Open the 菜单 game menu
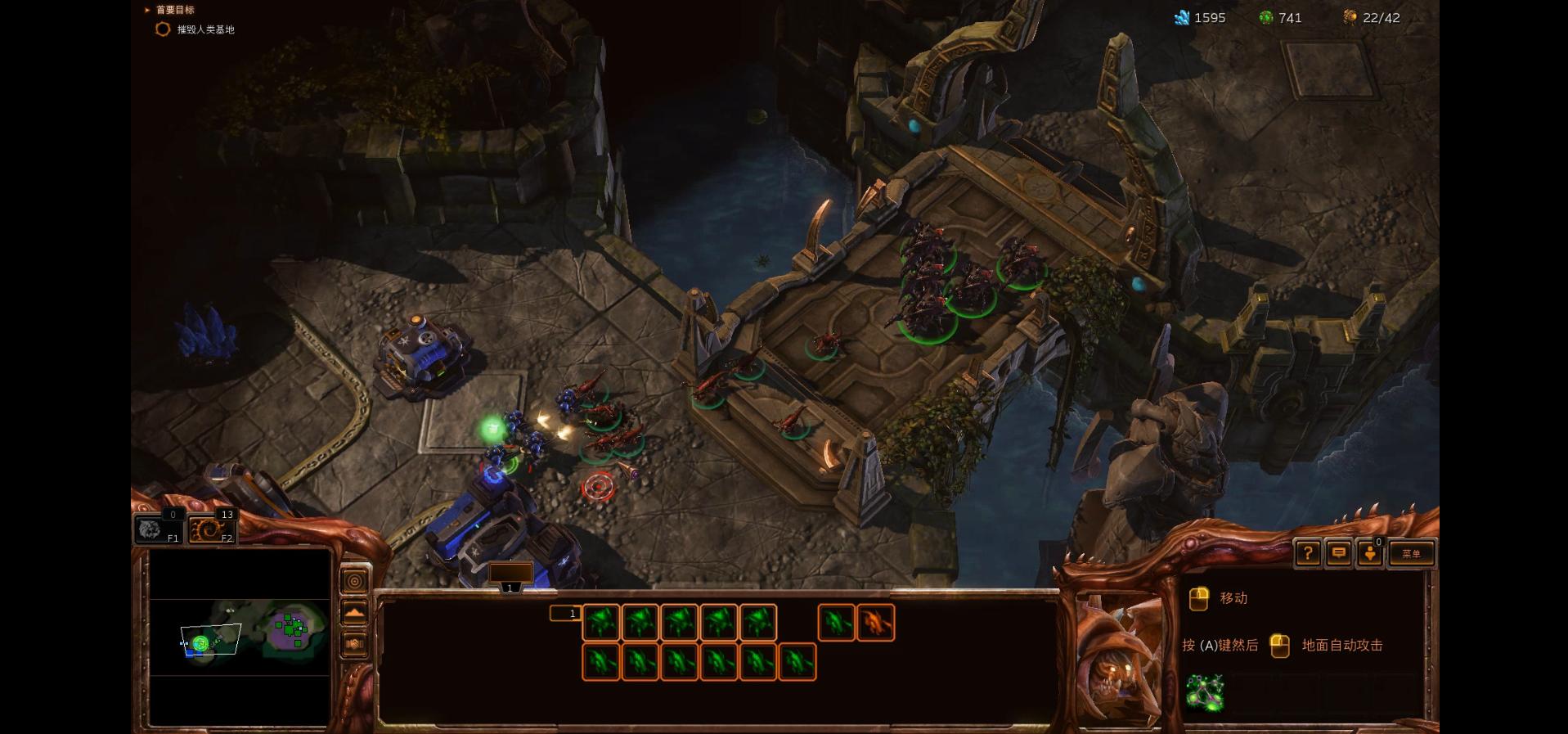This screenshot has width=1568, height=734. 1411,554
